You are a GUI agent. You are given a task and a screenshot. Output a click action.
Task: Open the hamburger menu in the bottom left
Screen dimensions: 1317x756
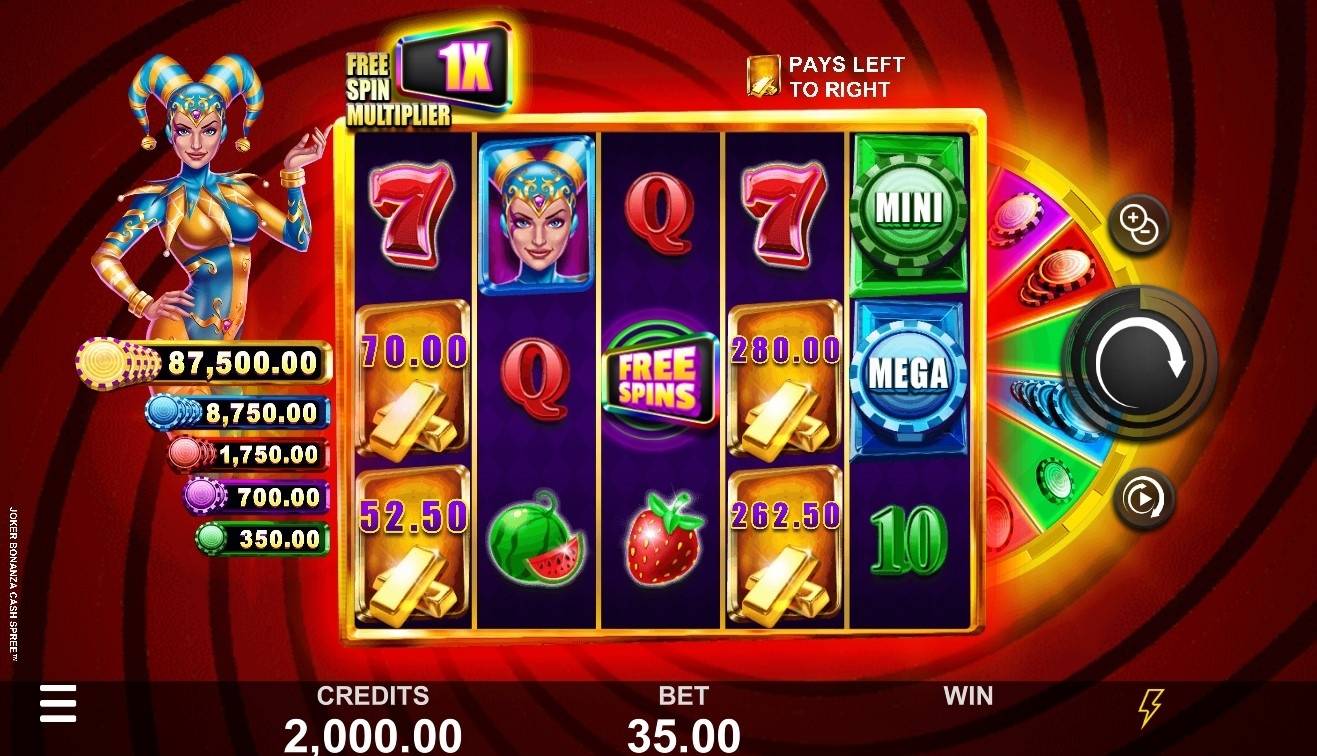[x=59, y=704]
